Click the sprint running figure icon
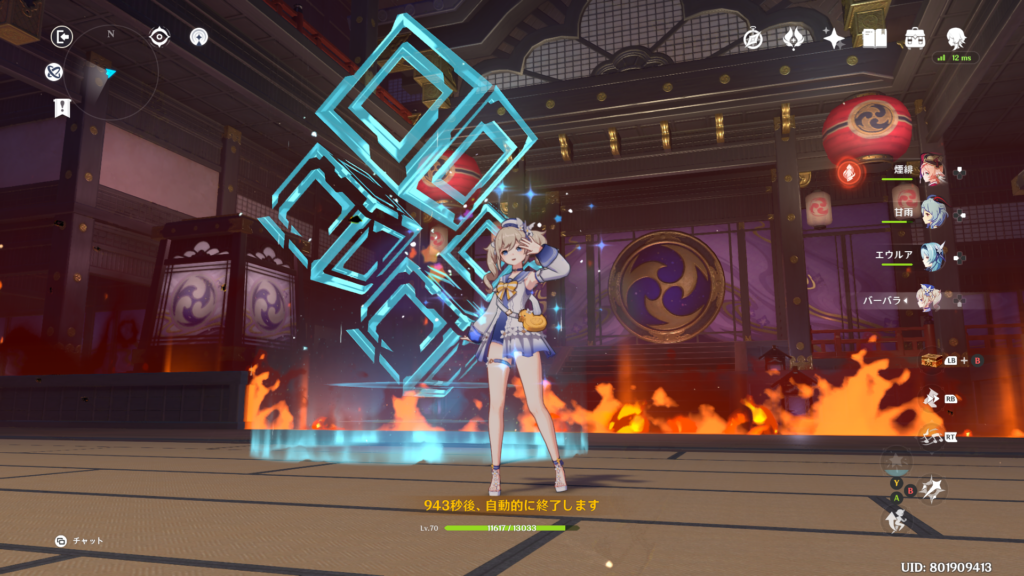 coord(896,521)
